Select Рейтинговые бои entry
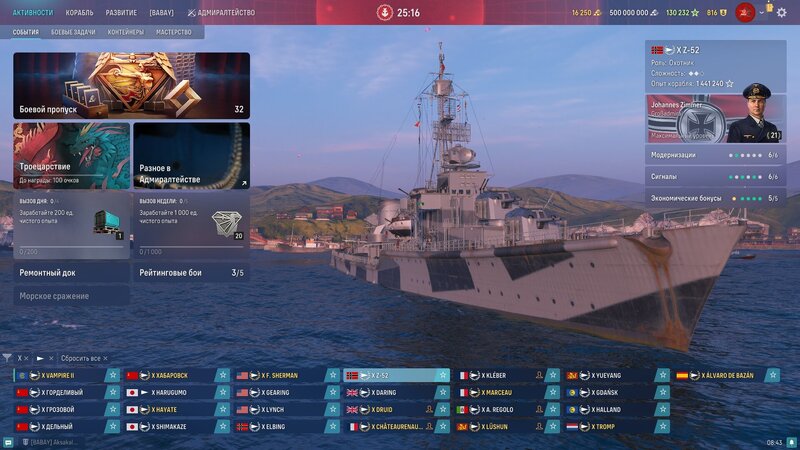This screenshot has width=800, height=450. click(x=191, y=272)
